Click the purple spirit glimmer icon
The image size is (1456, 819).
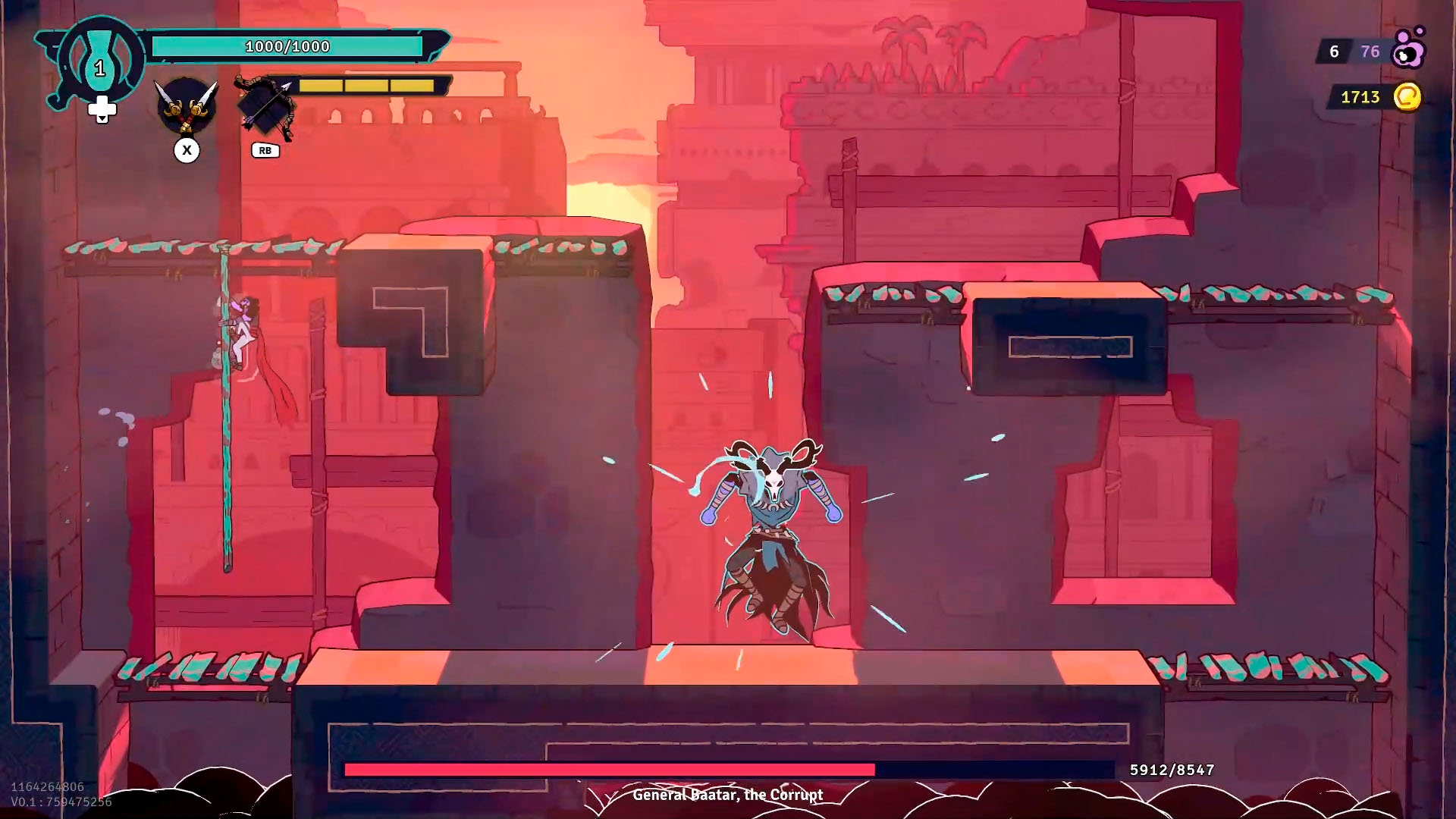tap(1409, 49)
